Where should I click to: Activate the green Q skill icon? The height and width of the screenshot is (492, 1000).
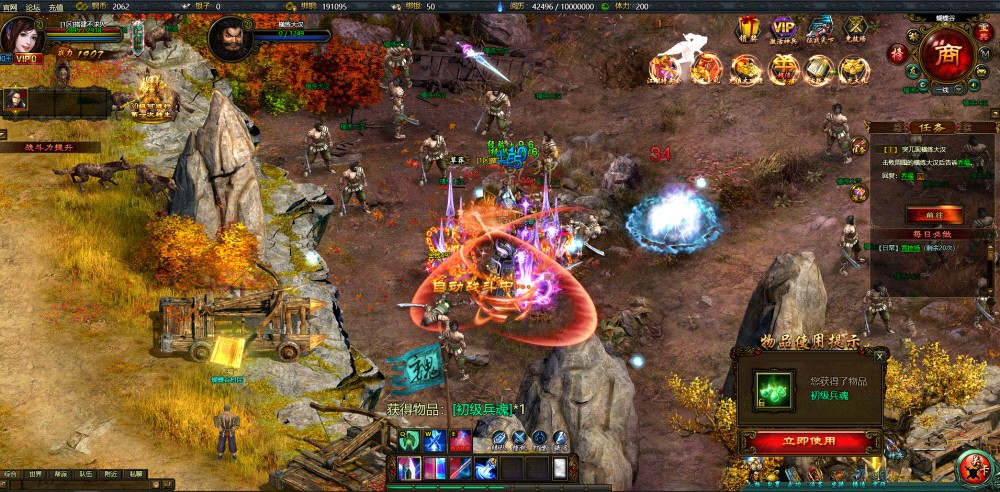409,440
